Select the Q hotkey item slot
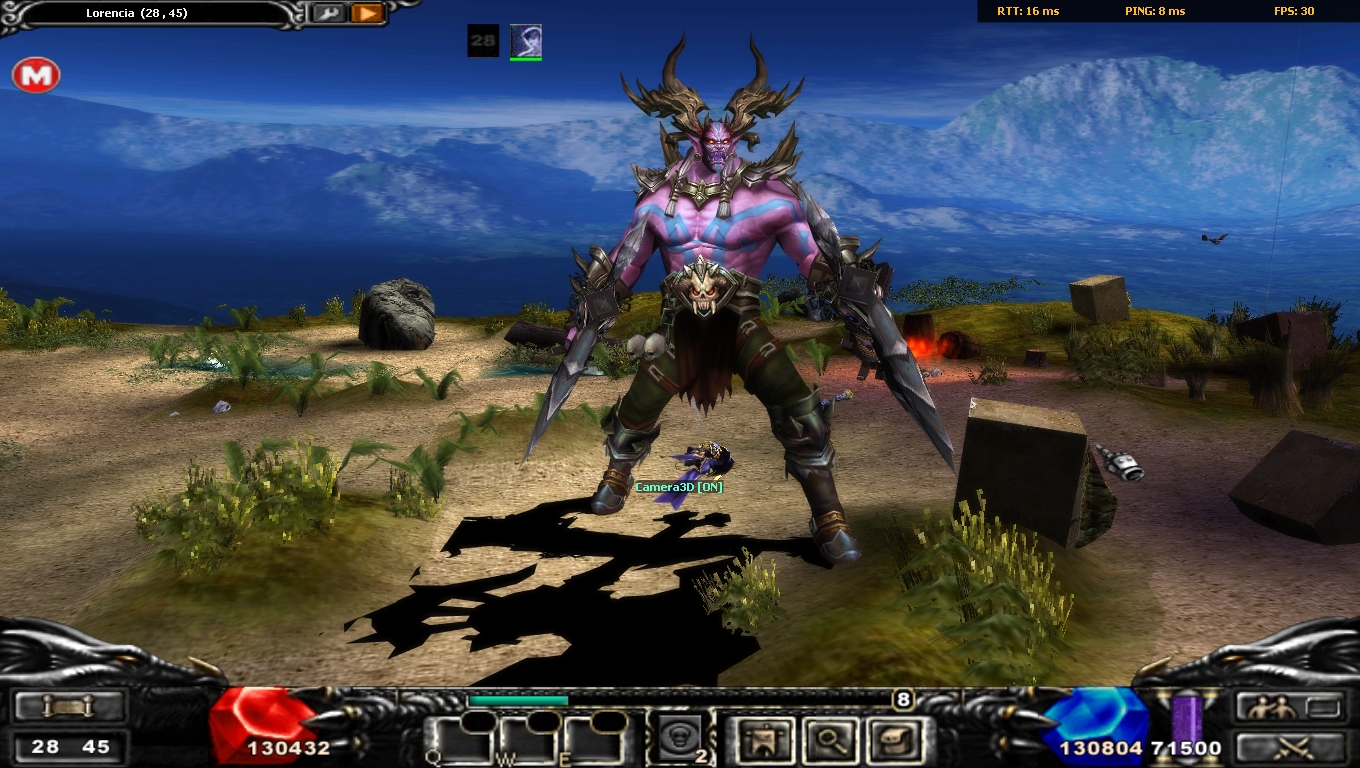The height and width of the screenshot is (768, 1360). coord(459,740)
